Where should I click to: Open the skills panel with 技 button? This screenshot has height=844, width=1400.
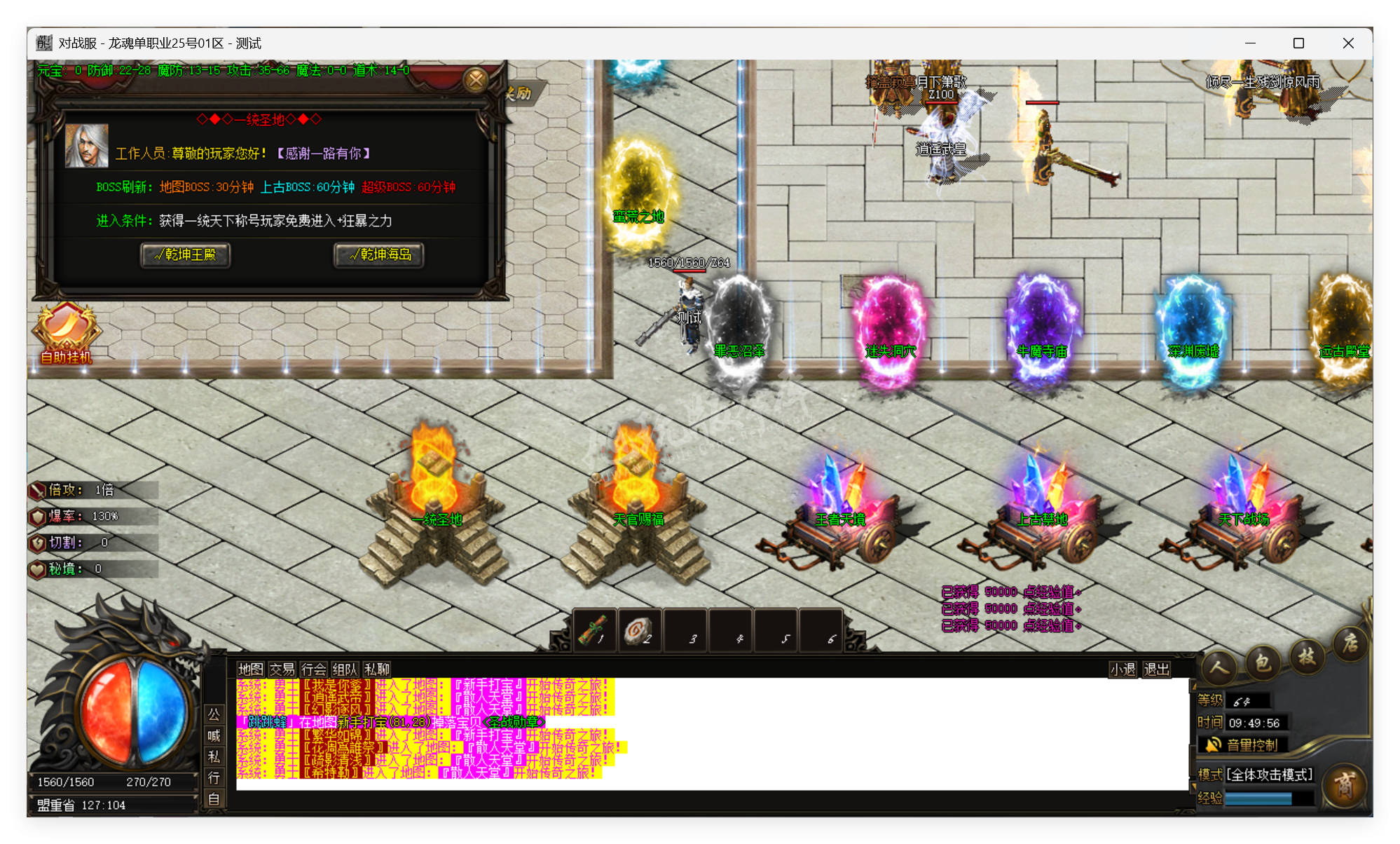coord(1306,656)
